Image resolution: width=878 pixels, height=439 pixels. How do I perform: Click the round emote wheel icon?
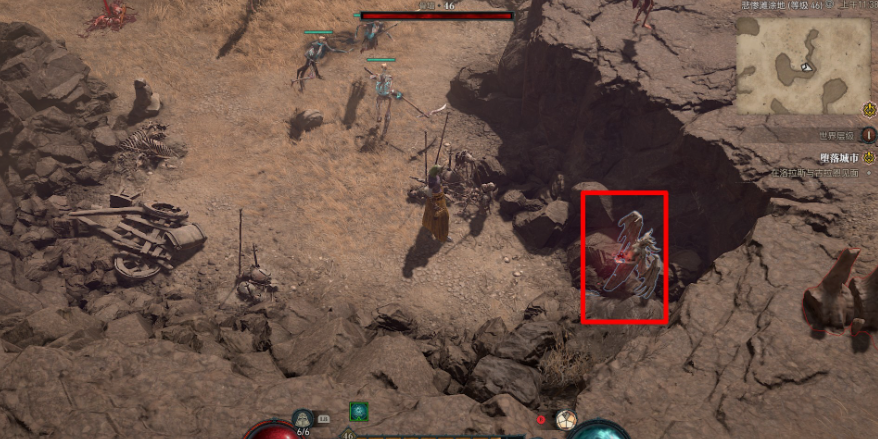pyautogui.click(x=565, y=420)
